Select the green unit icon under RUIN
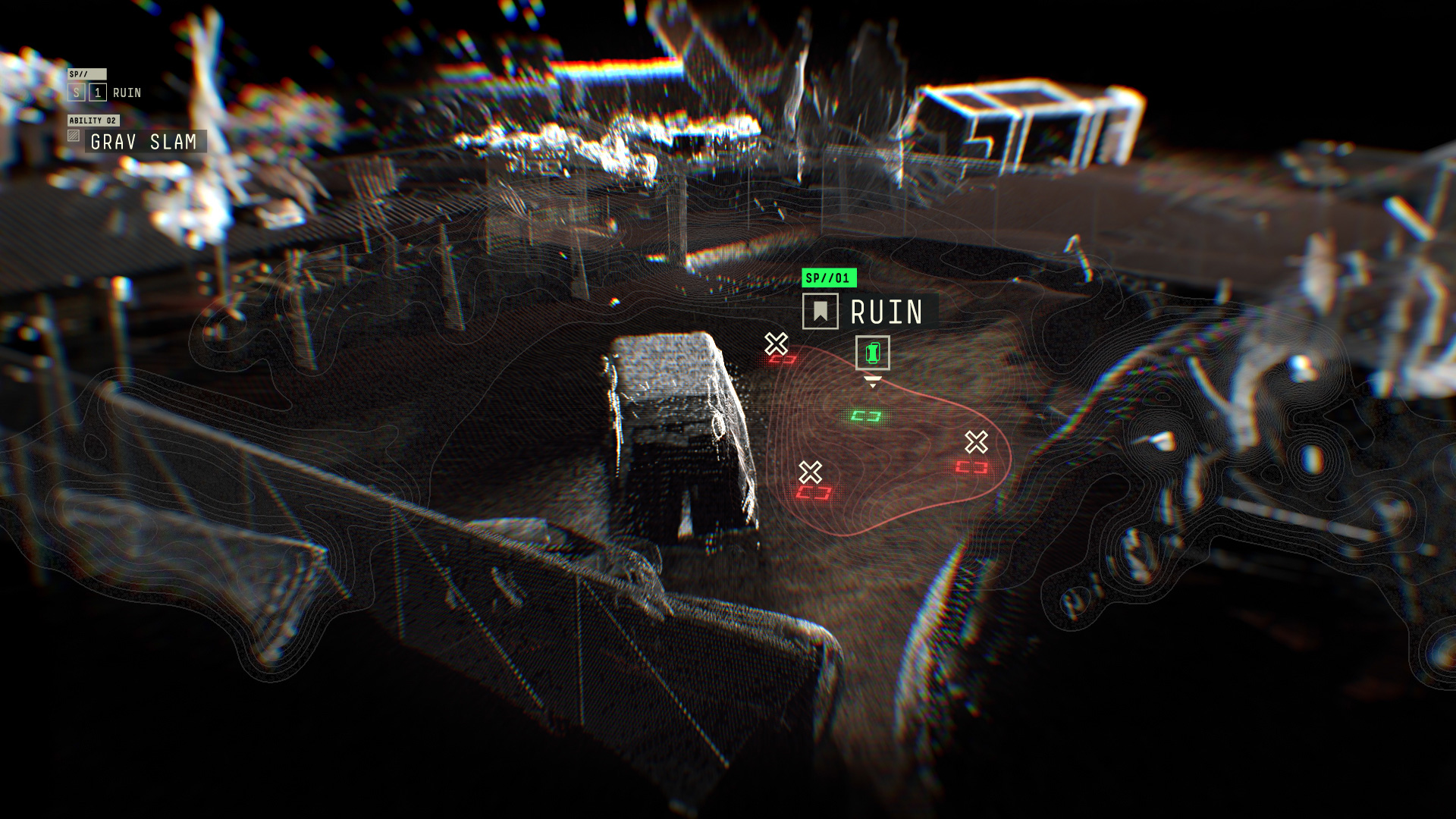The image size is (1456, 819). [872, 353]
